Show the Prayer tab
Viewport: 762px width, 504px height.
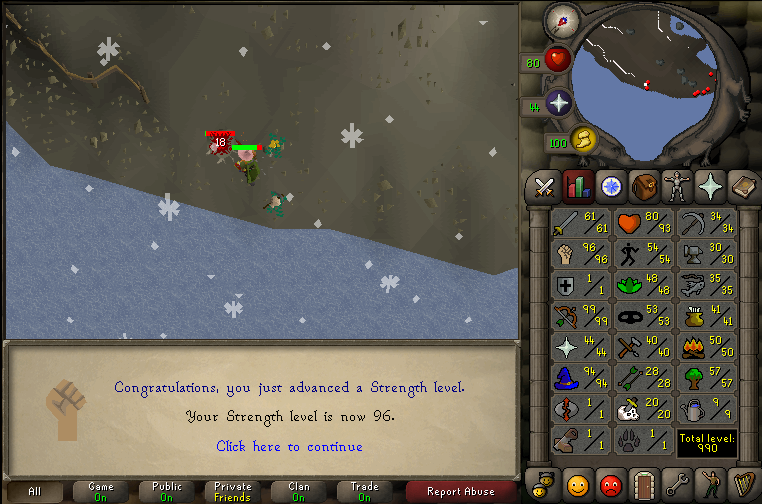(x=710, y=186)
